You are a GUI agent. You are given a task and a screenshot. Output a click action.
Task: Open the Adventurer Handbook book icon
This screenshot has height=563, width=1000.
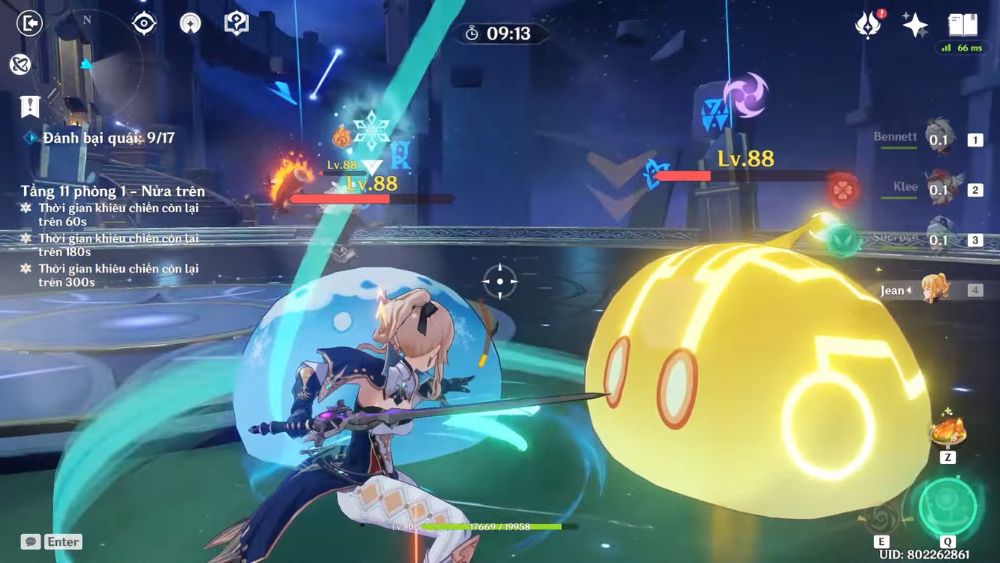point(962,24)
